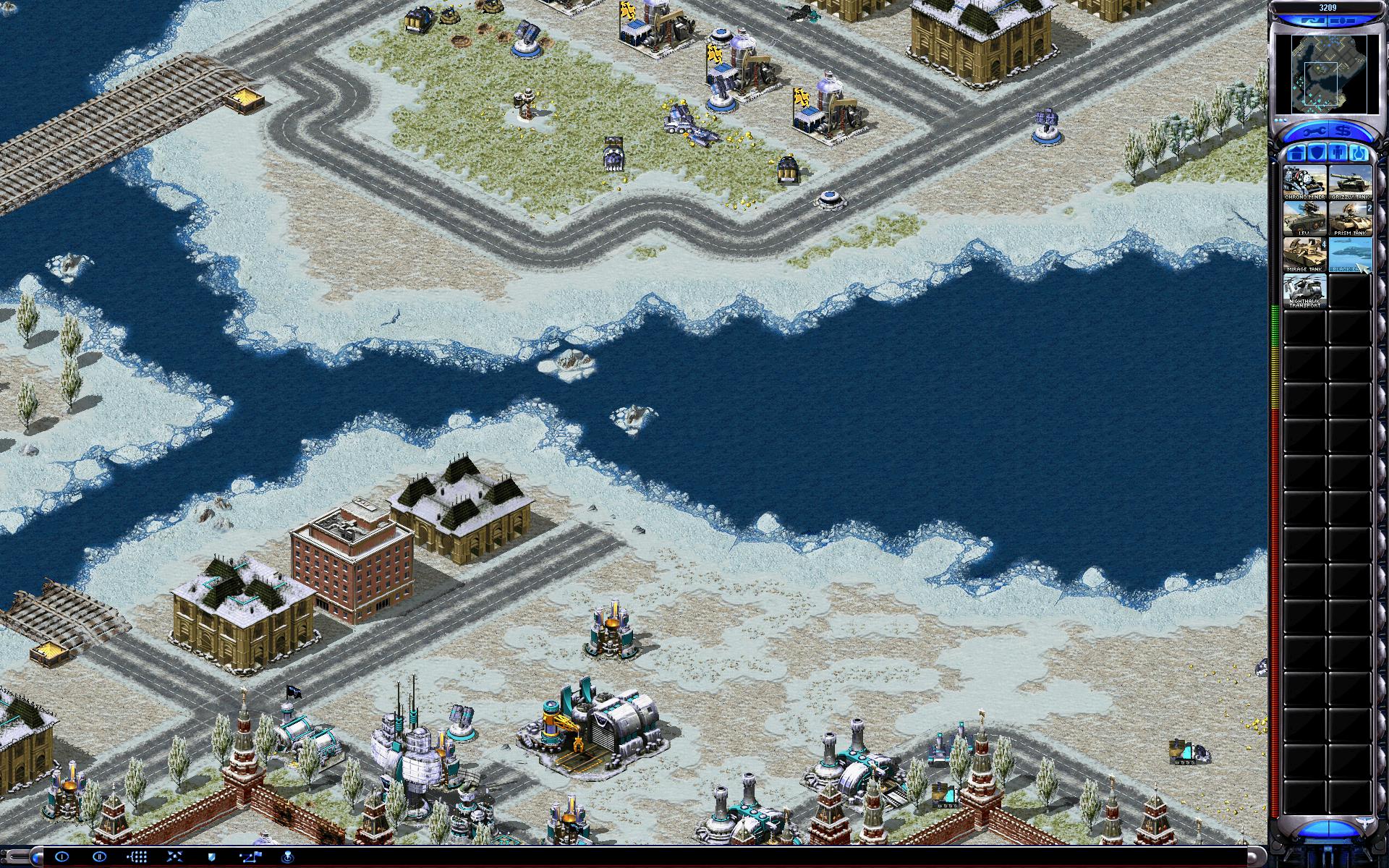This screenshot has height=868, width=1389.
Task: Choose the Black Eagle aircraft cameo
Action: (1350, 254)
